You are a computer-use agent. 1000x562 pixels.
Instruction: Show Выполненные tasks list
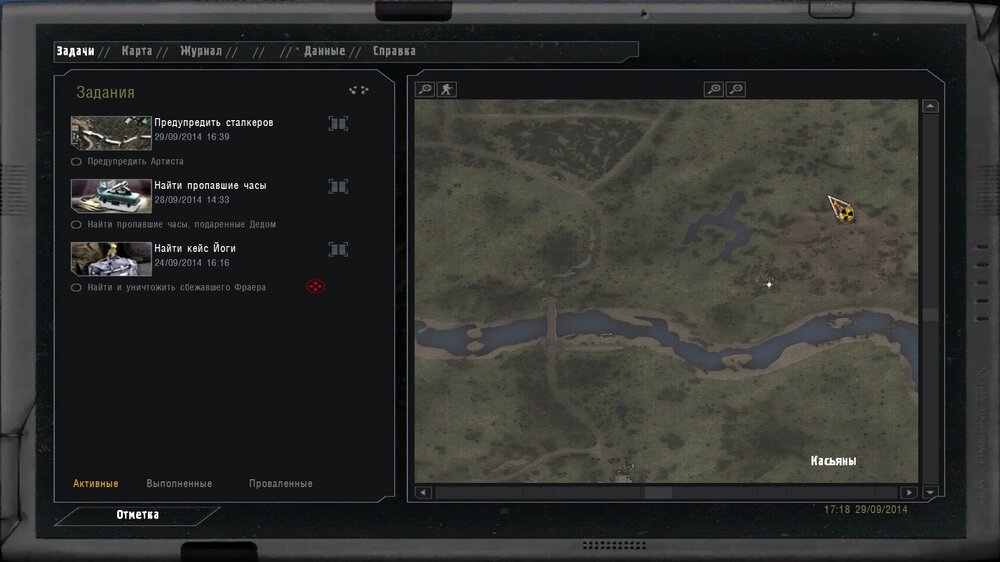click(x=179, y=484)
